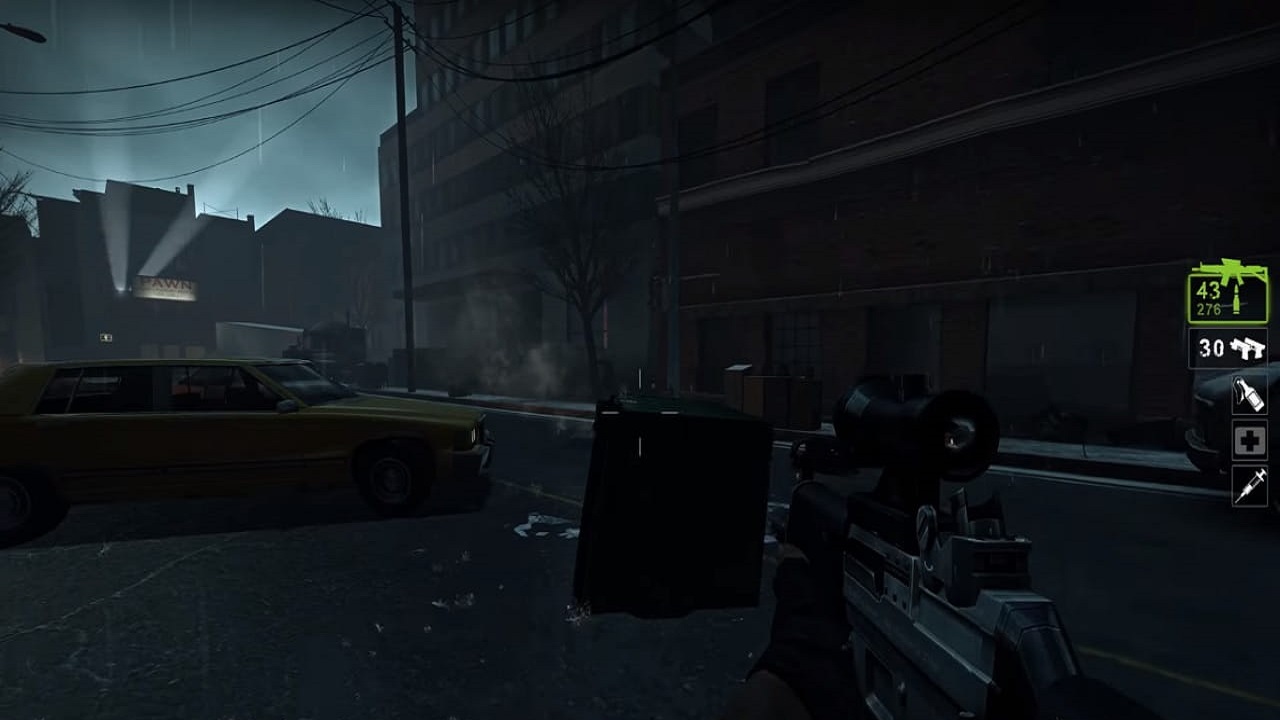Click the glowing PAWN shop sign
Viewport: 1280px width, 720px height.
(166, 286)
